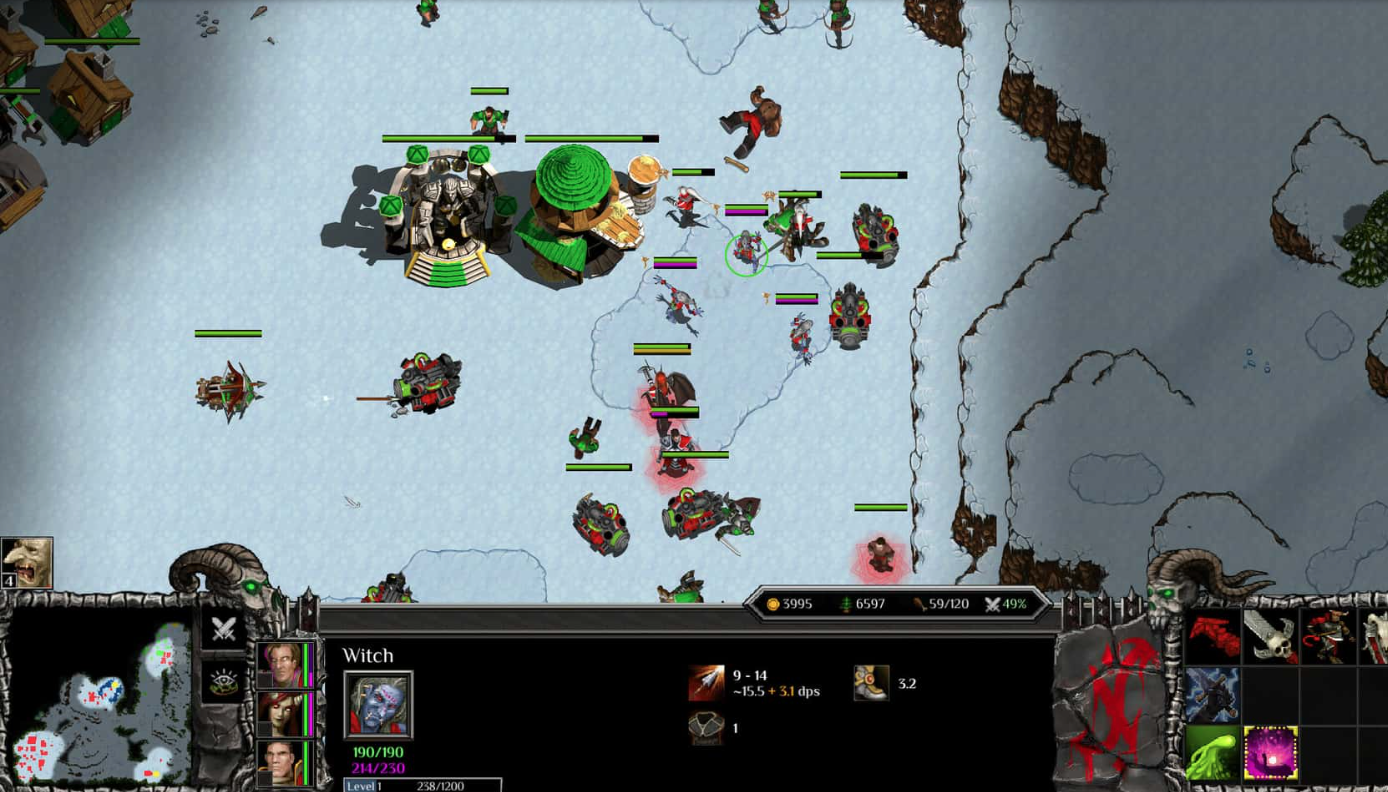Toggle the eye vision button beside minimap
The height and width of the screenshot is (792, 1388).
pos(224,681)
